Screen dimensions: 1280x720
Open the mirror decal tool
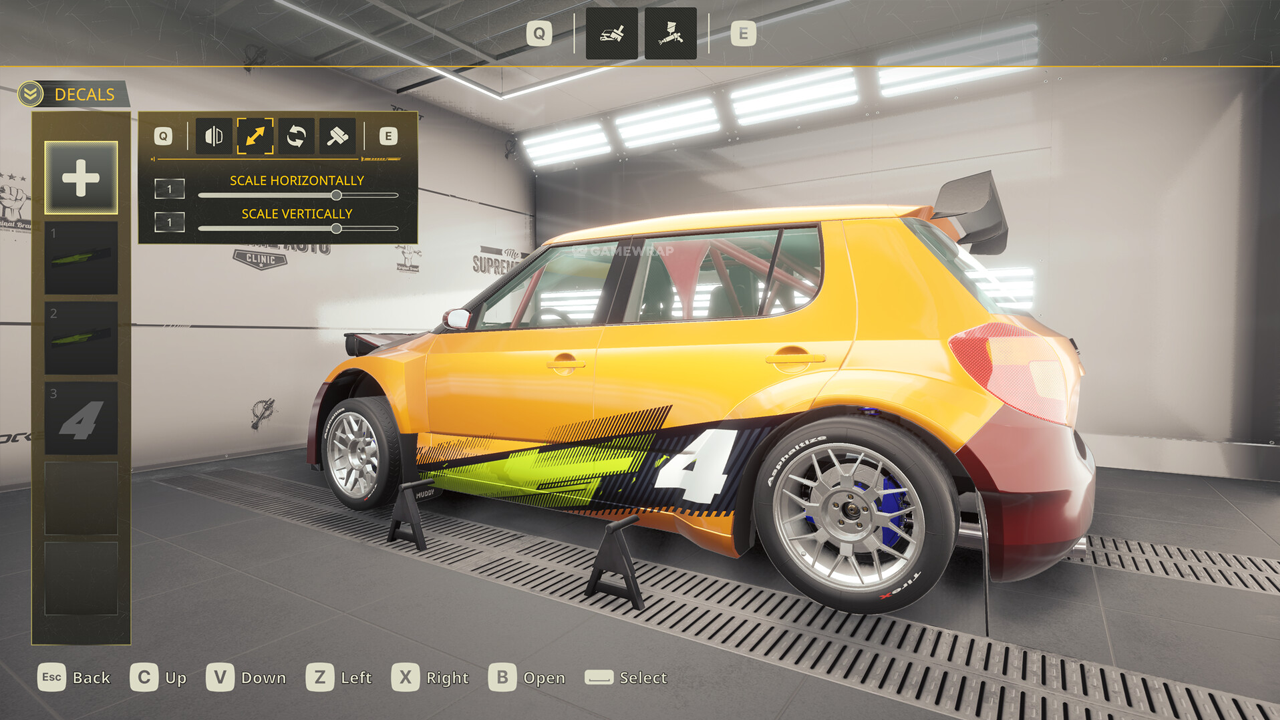click(214, 136)
